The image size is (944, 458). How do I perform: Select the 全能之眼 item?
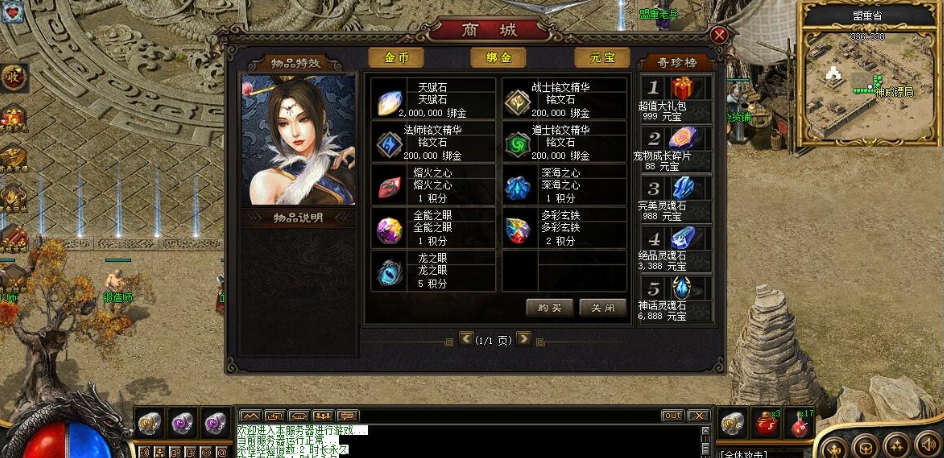(434, 228)
